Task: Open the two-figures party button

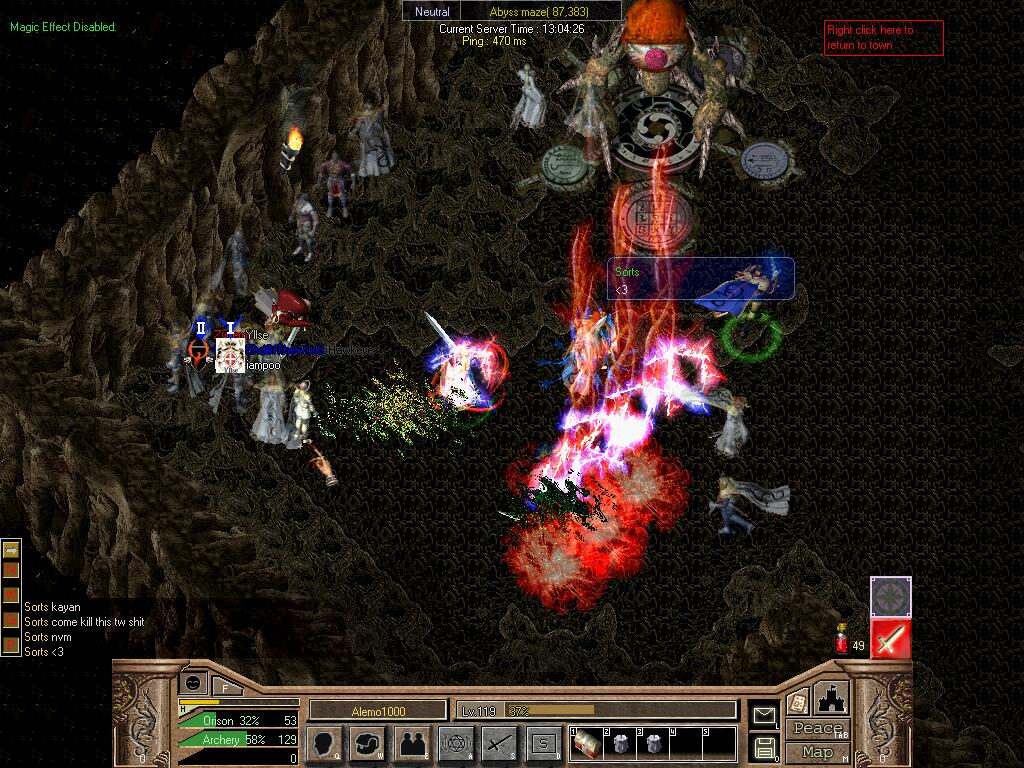Action: pyautogui.click(x=412, y=744)
